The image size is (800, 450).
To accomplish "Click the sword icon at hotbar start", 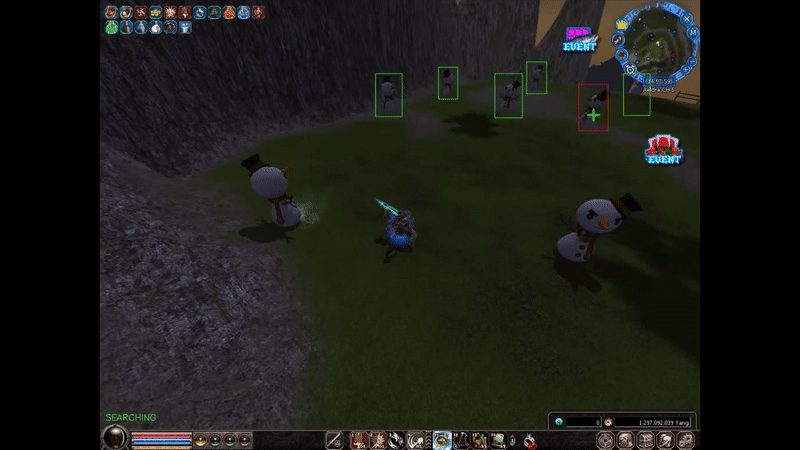I will pyautogui.click(x=334, y=440).
